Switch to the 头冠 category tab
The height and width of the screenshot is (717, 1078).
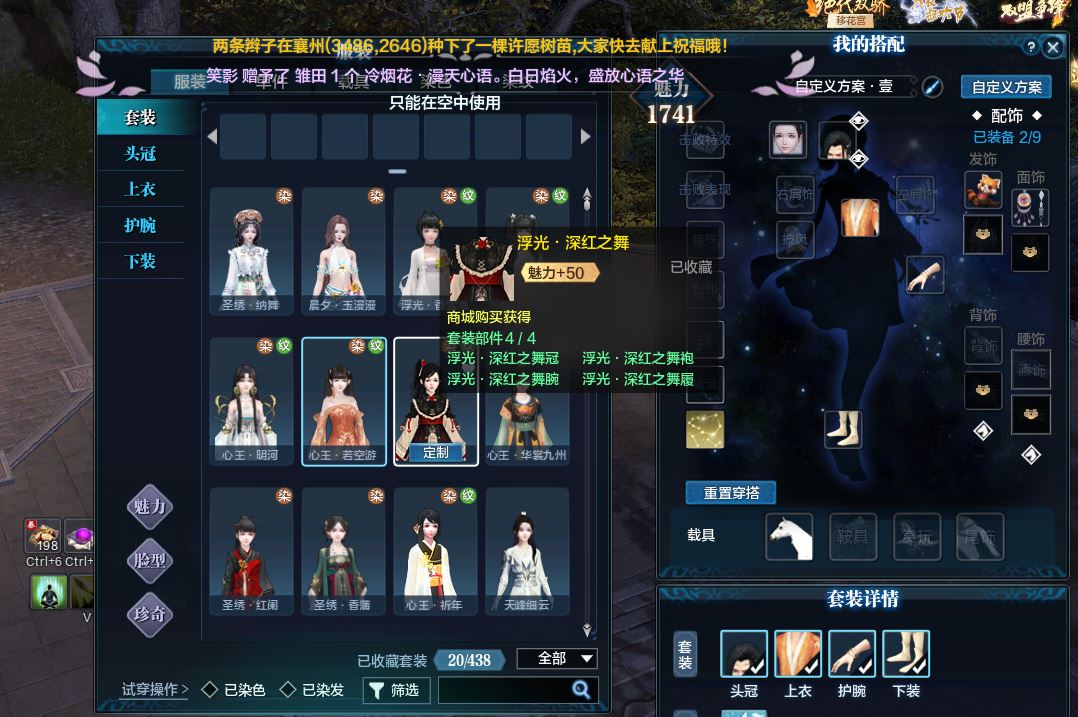pyautogui.click(x=140, y=154)
